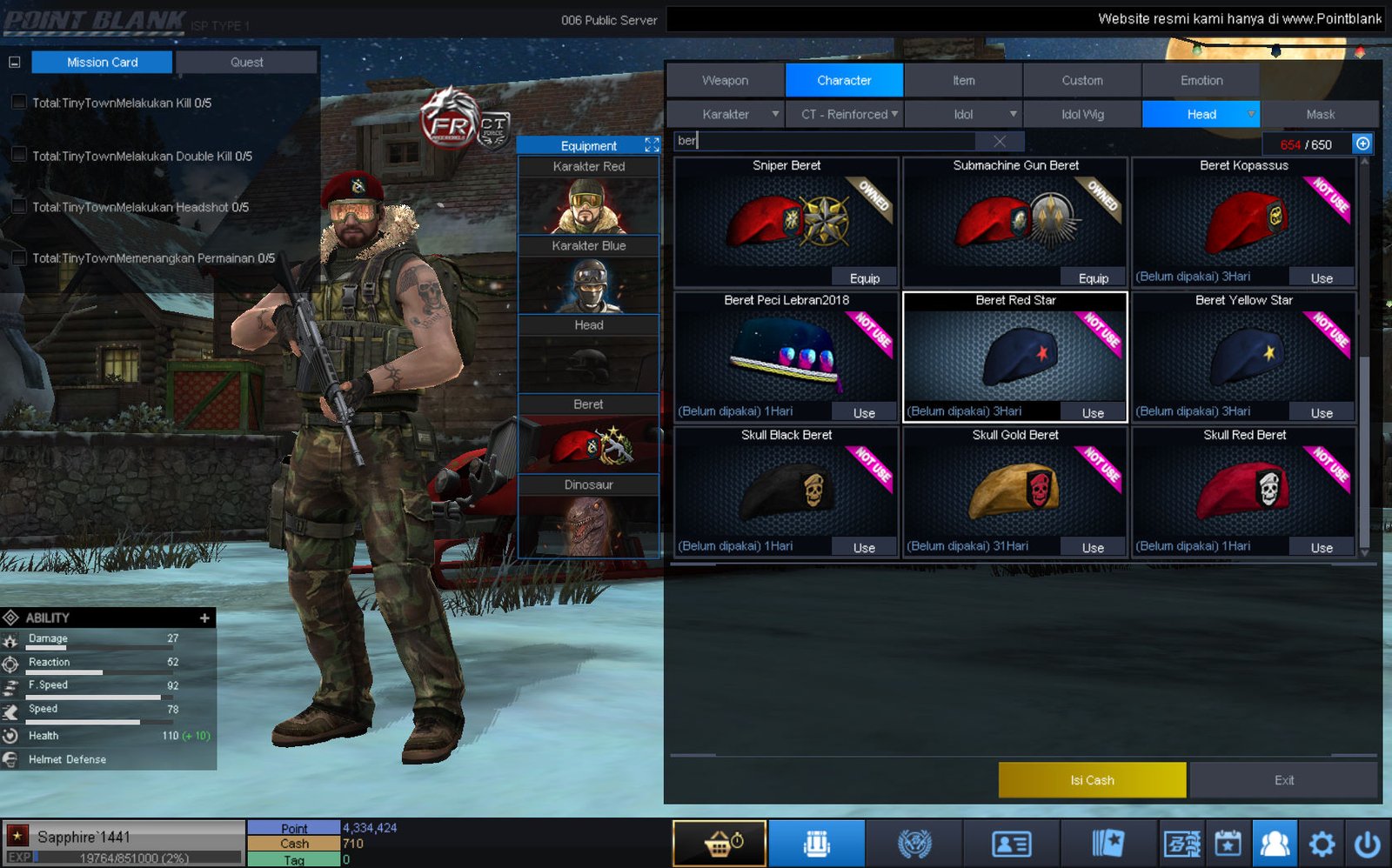Screen dimensions: 1392x868
Task: Clear the beret search text
Action: [x=1000, y=141]
